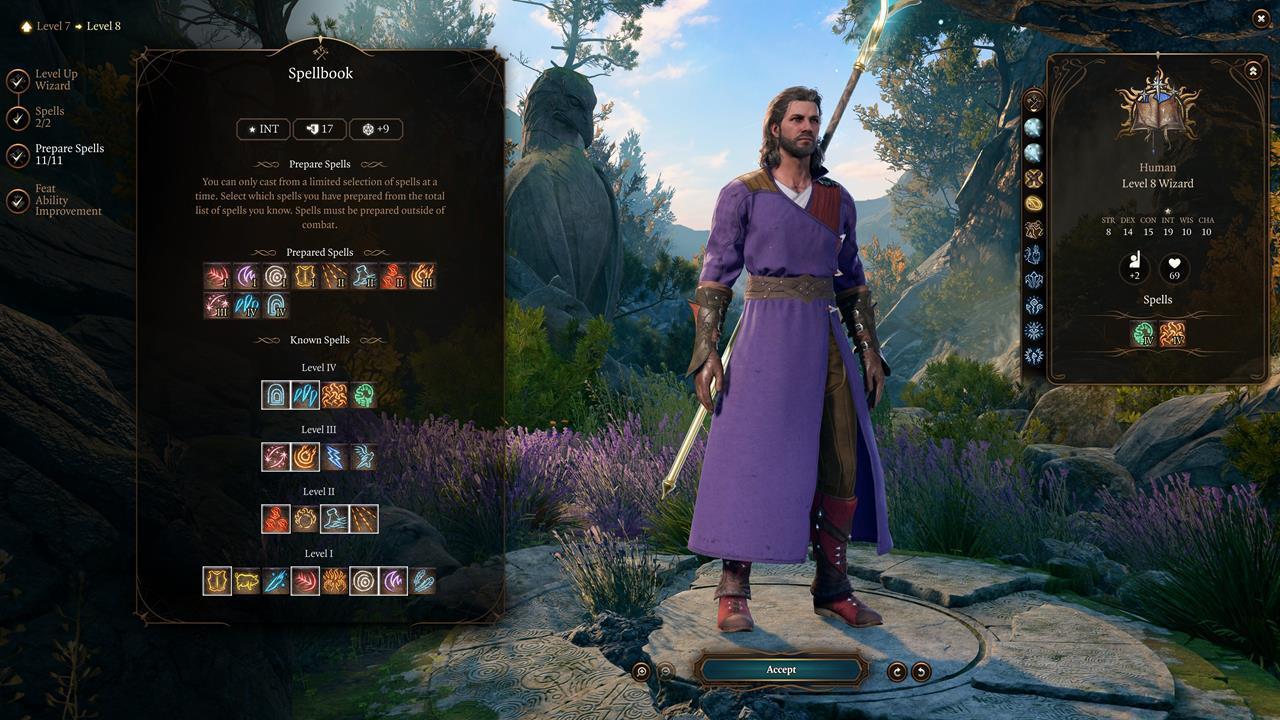Click the Shield spell icon under Level I
The height and width of the screenshot is (720, 1280).
[x=216, y=579]
